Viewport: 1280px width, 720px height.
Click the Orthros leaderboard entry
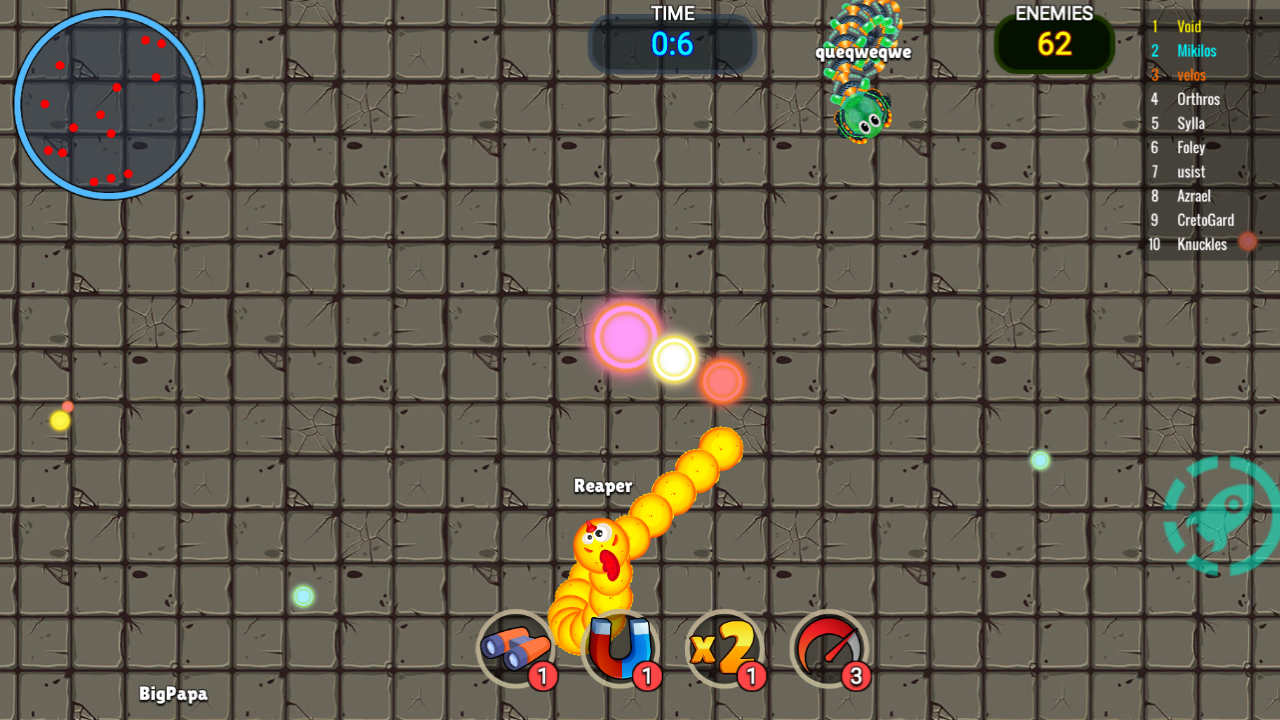click(1198, 99)
